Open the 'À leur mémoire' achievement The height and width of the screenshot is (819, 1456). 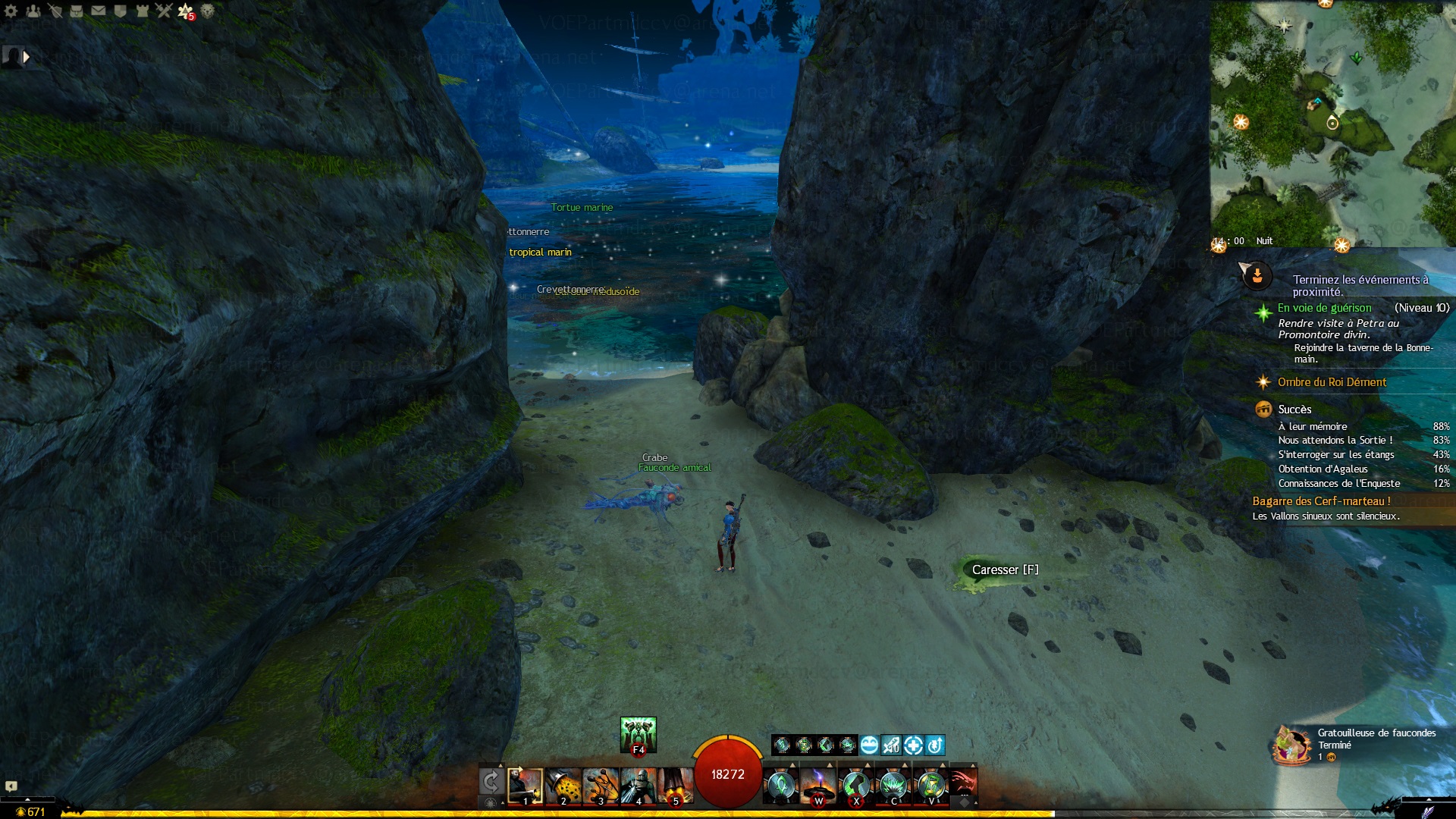(x=1313, y=427)
